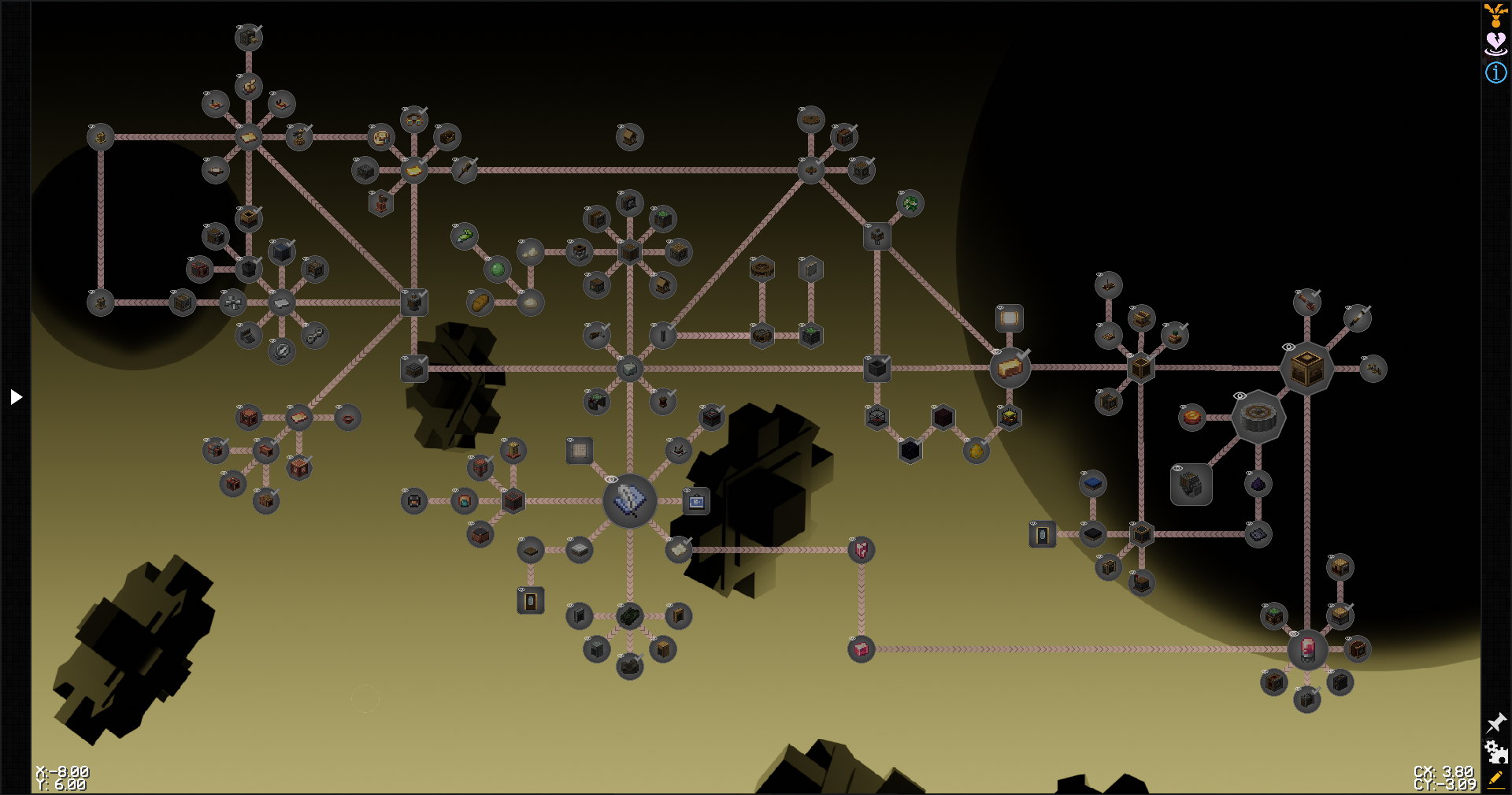Open the gear-and-puzzle settings icon
The width and height of the screenshot is (1512, 795).
click(x=1495, y=752)
